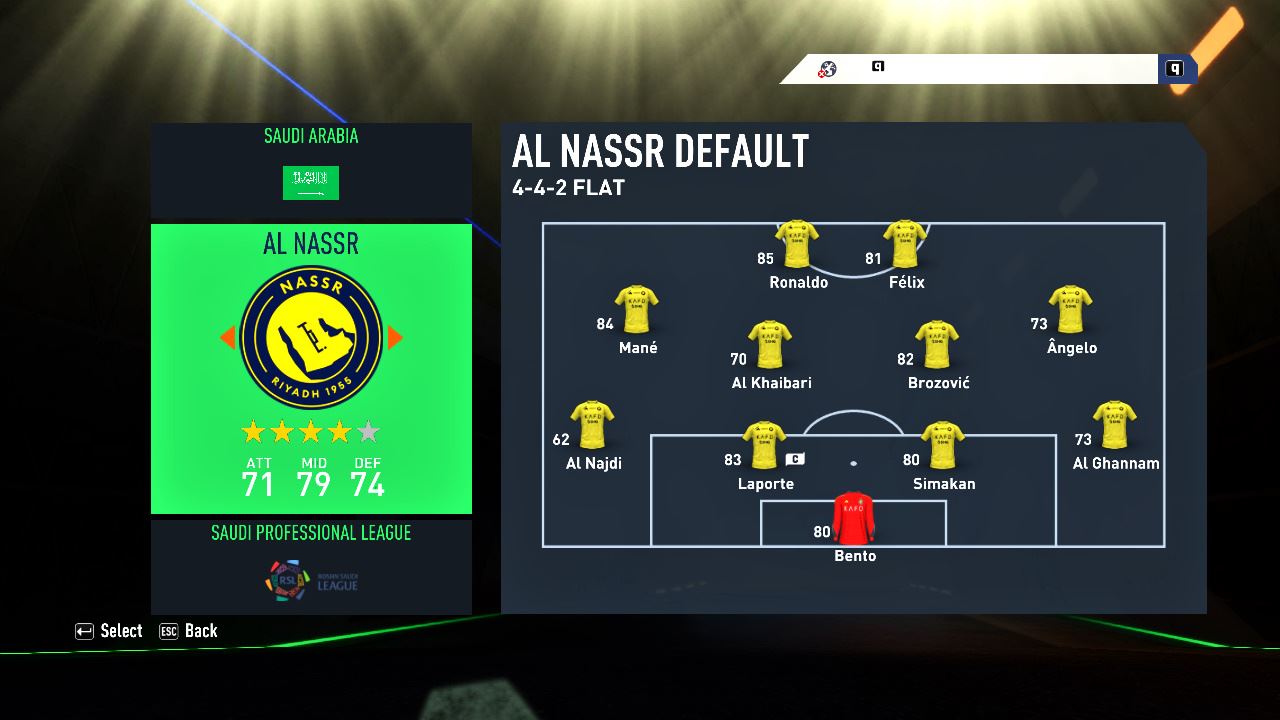Select Simakan's shirt in defence
This screenshot has width=1280, height=720.
pos(942,446)
